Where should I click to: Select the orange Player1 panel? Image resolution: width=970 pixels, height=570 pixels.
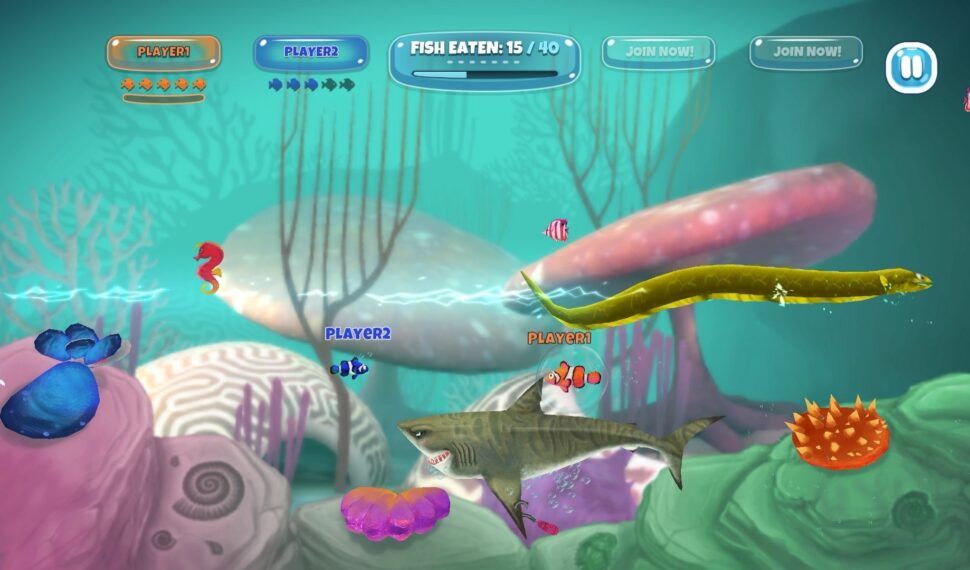tap(164, 52)
